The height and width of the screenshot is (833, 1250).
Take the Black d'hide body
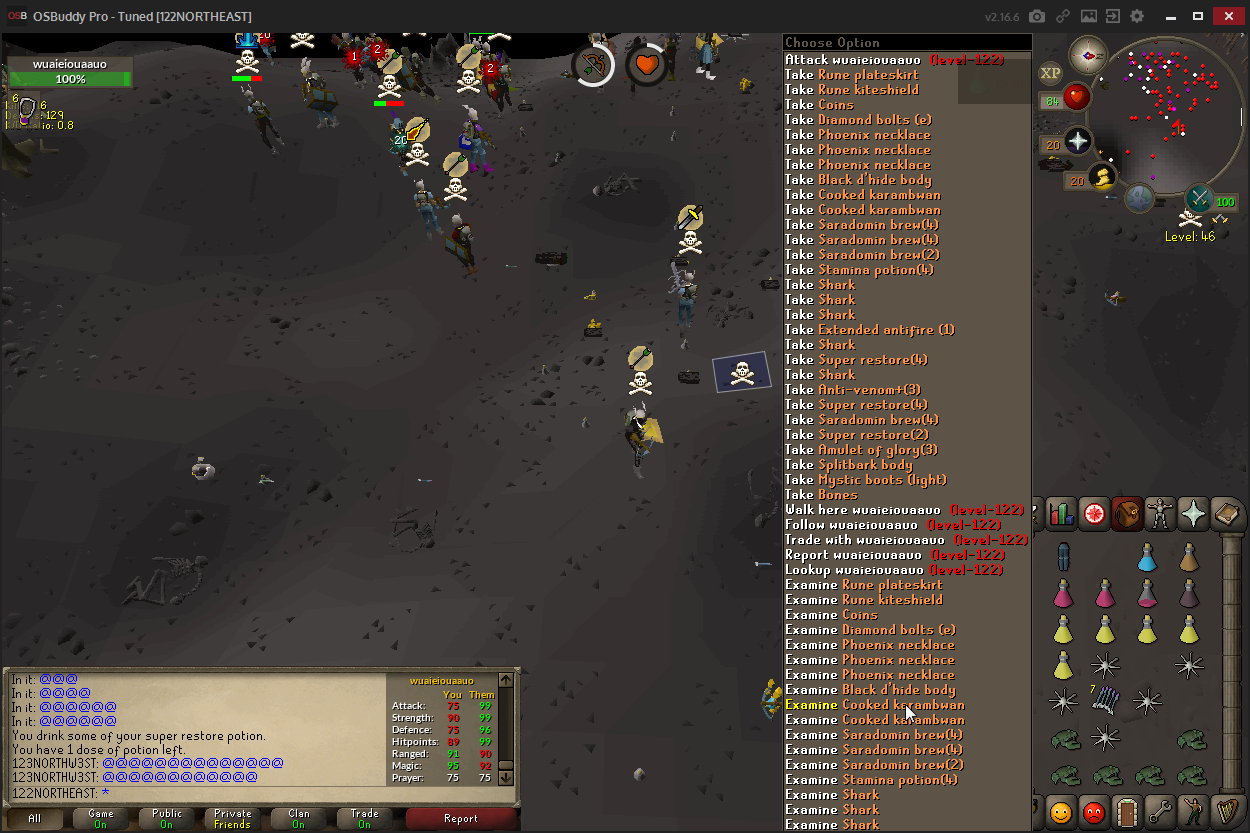(873, 180)
